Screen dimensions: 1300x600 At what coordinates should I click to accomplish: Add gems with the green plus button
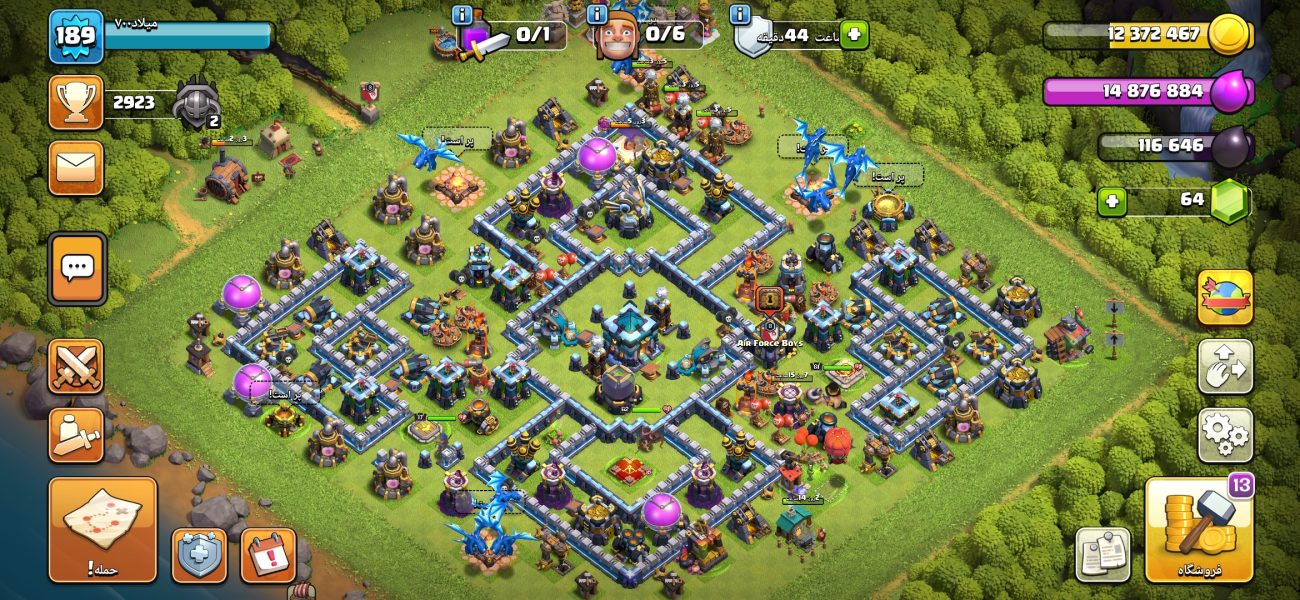pos(1111,201)
